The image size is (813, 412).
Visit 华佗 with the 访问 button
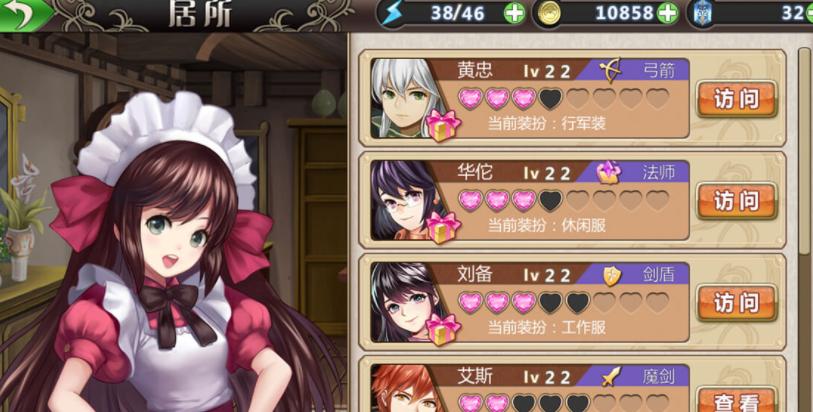[x=736, y=200]
